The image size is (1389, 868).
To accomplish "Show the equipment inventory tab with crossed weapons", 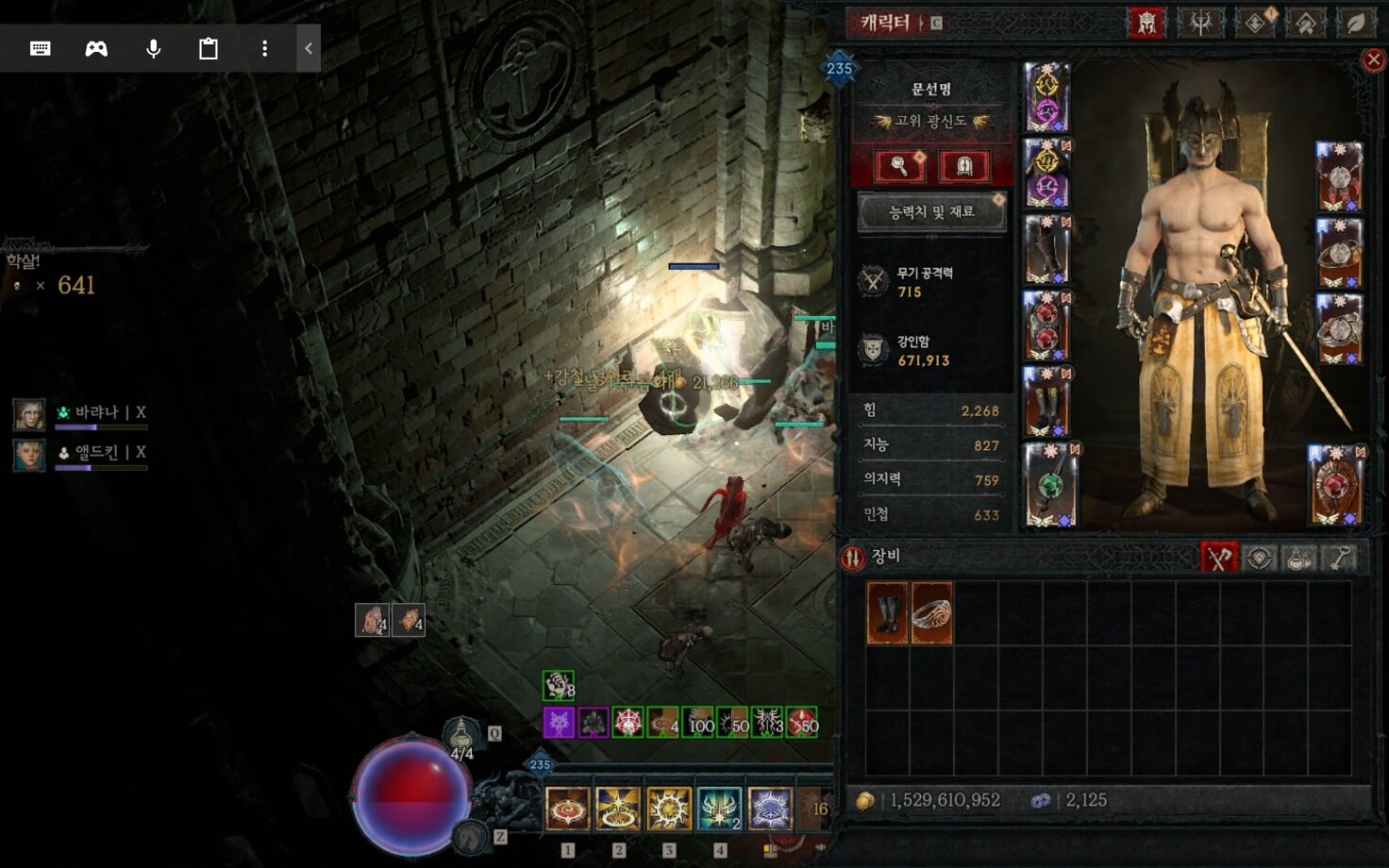I will tap(1218, 558).
